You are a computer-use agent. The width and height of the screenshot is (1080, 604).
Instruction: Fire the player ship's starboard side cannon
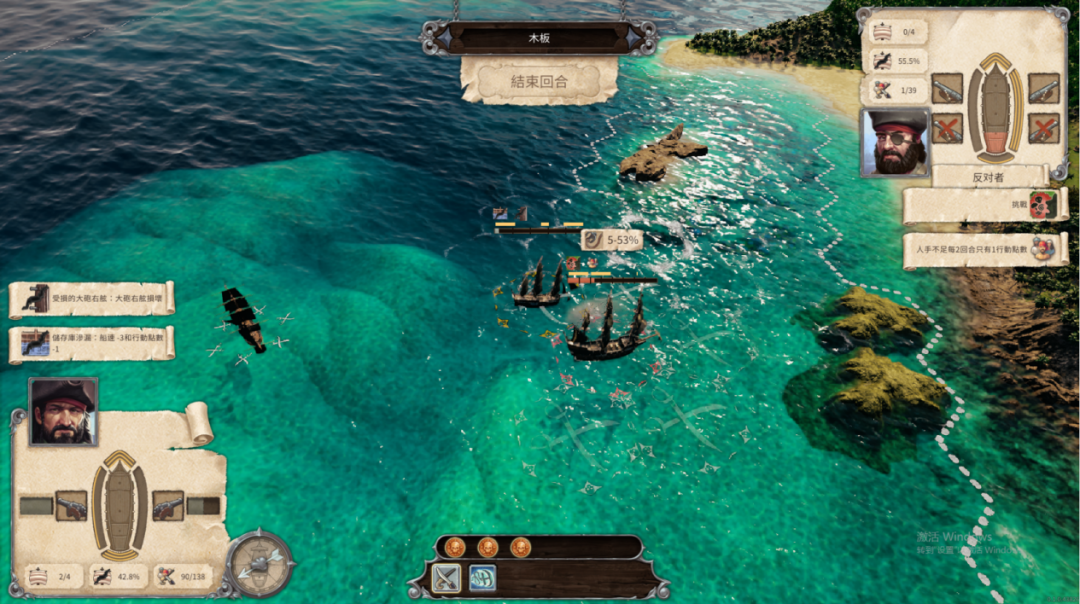tap(168, 505)
